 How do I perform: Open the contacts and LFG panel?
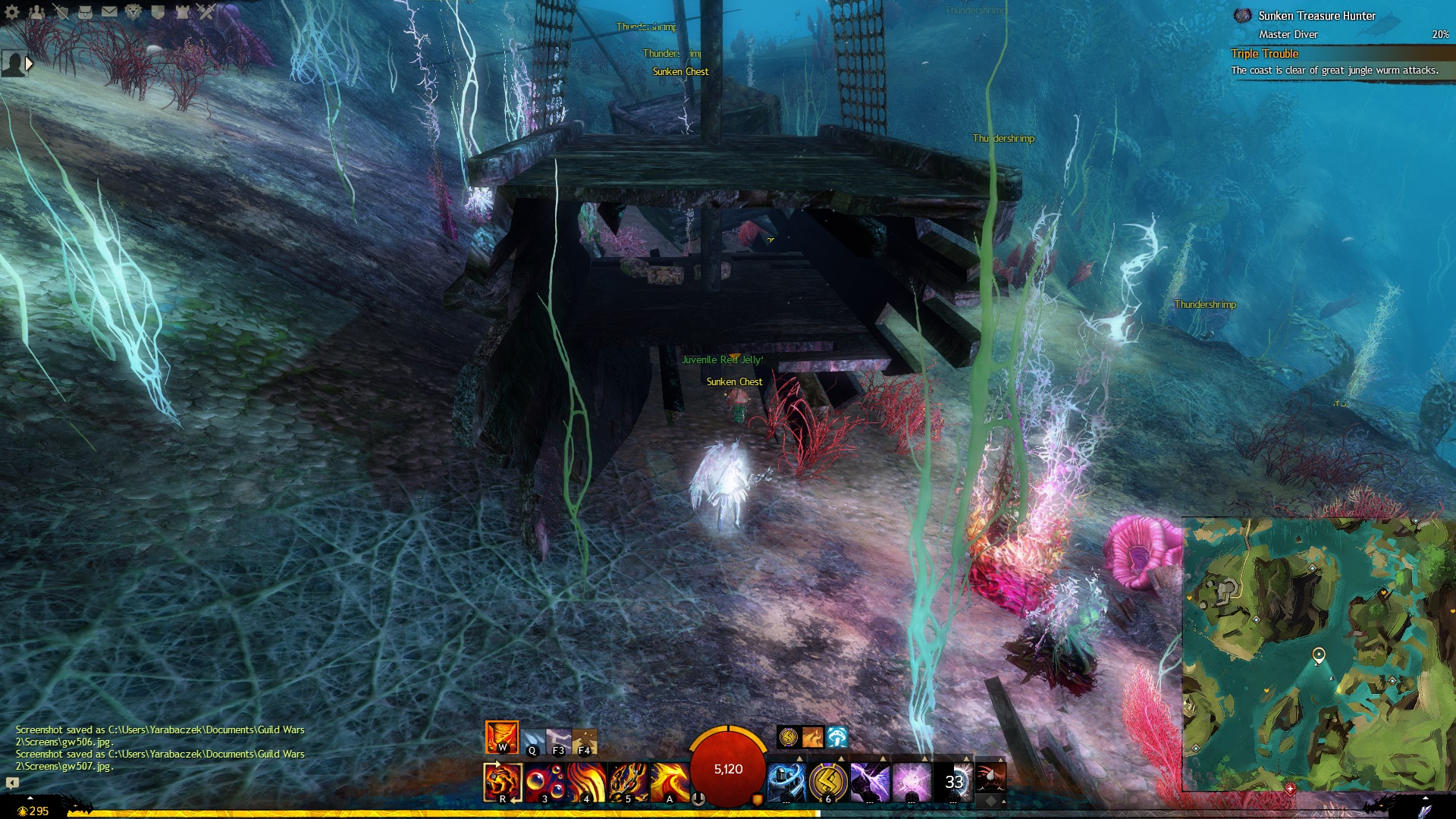coord(37,12)
